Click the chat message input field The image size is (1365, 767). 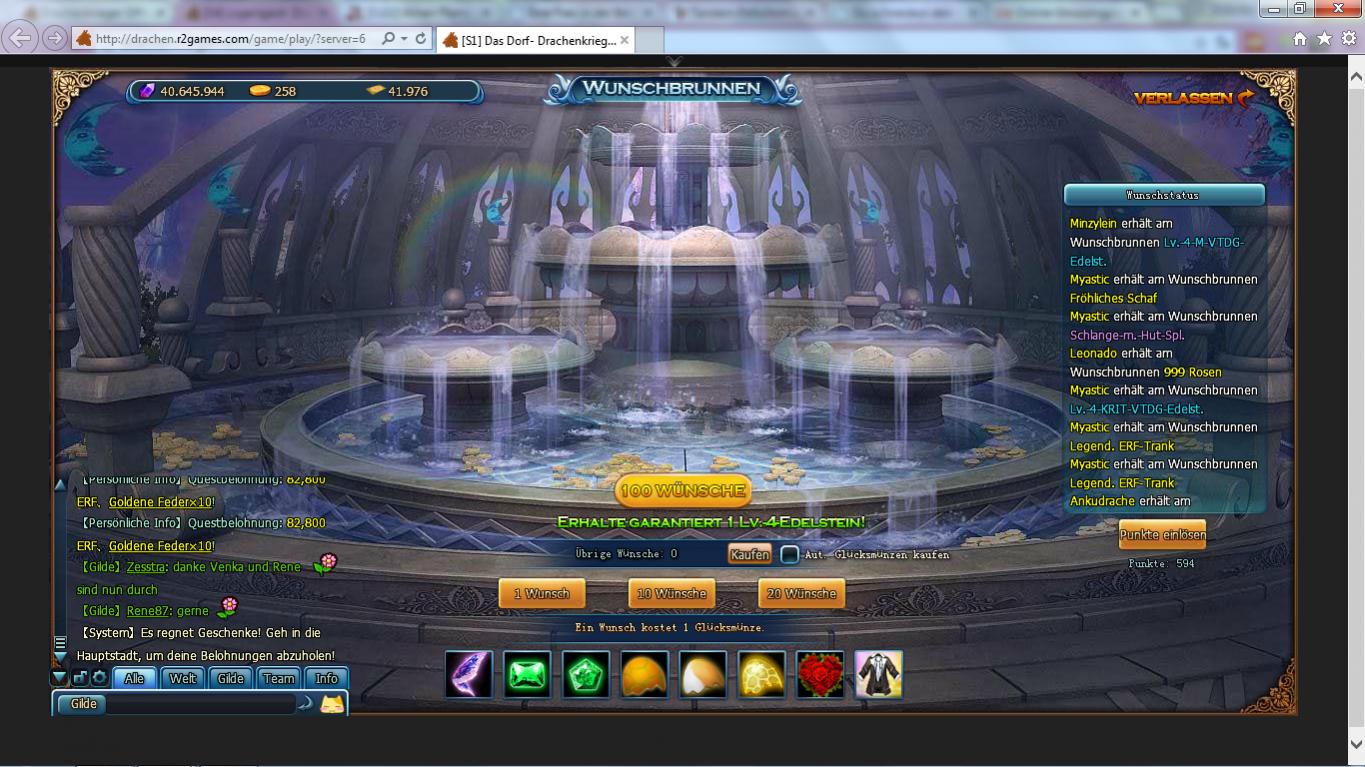coord(200,704)
